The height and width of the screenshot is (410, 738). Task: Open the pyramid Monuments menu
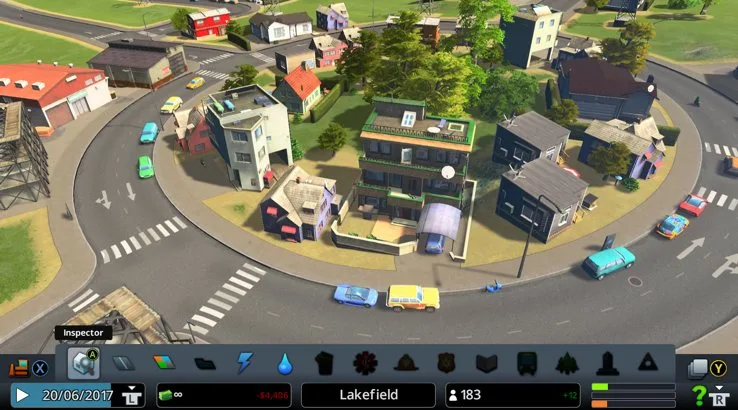[x=647, y=363]
